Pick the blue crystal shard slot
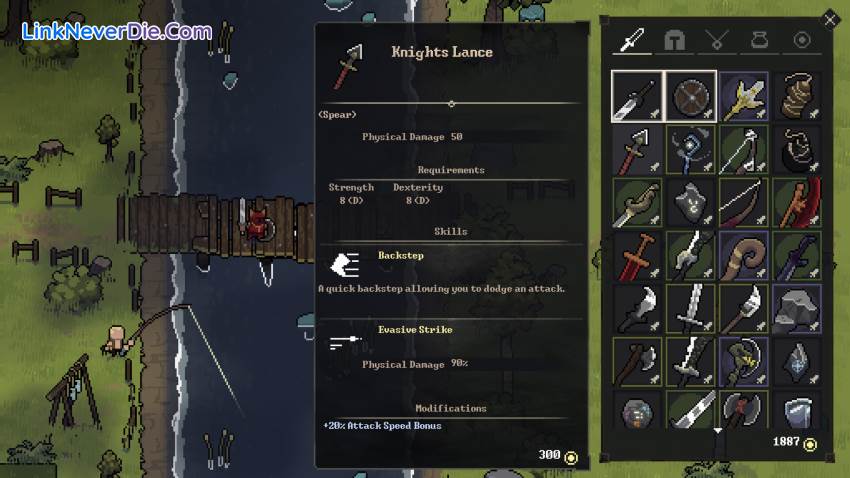The width and height of the screenshot is (850, 478). [796, 362]
